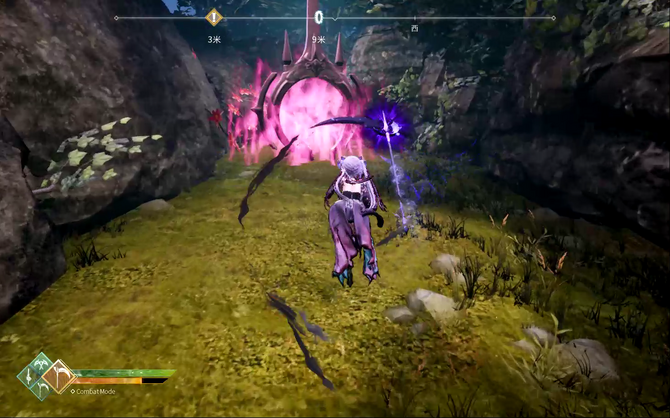Click the exclamation quest marker on compass
The width and height of the screenshot is (670, 418).
click(x=213, y=17)
